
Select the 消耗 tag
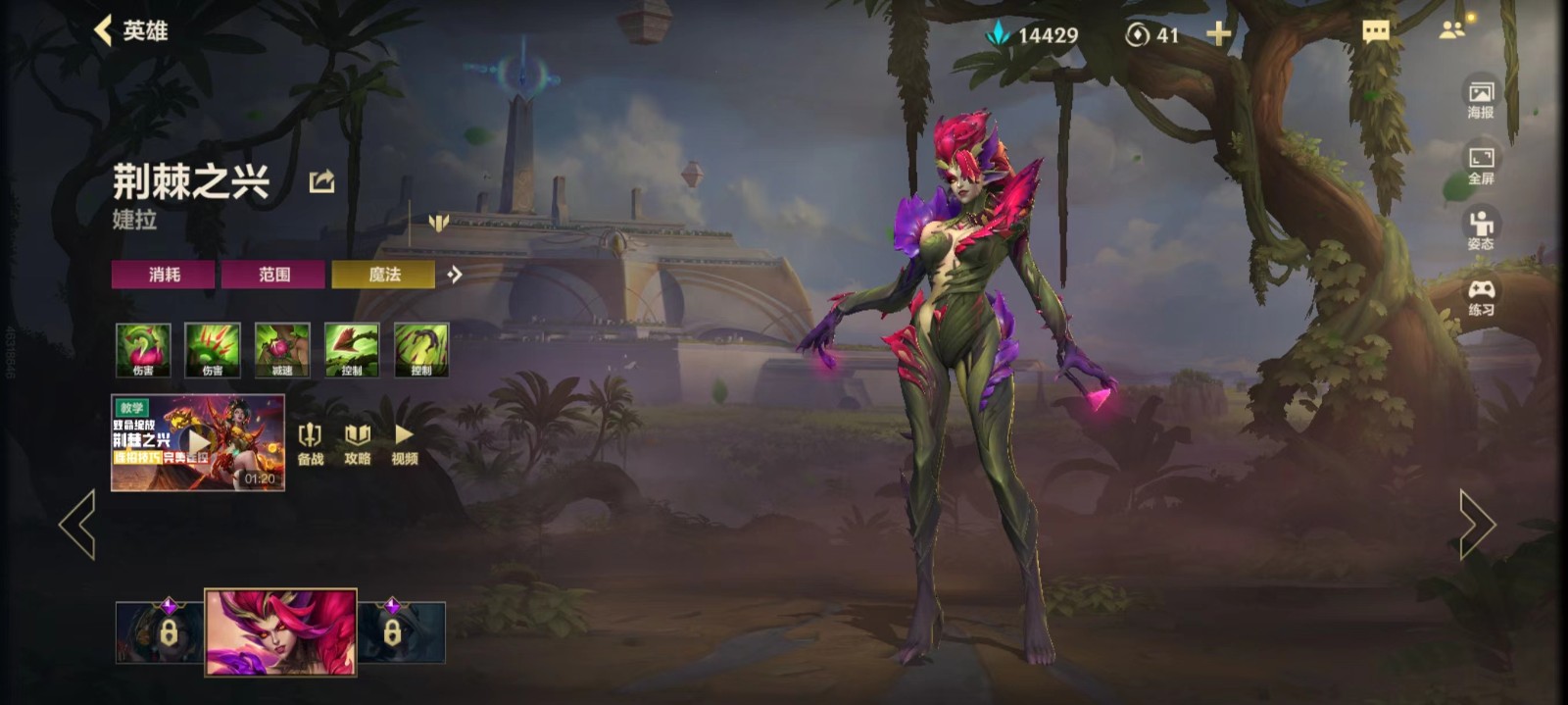coord(164,275)
